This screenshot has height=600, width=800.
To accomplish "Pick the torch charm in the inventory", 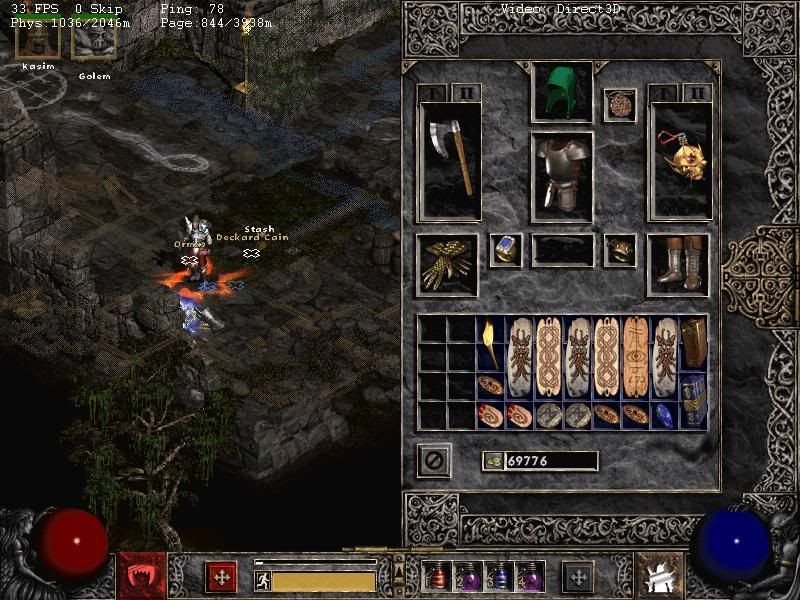I will 491,343.
